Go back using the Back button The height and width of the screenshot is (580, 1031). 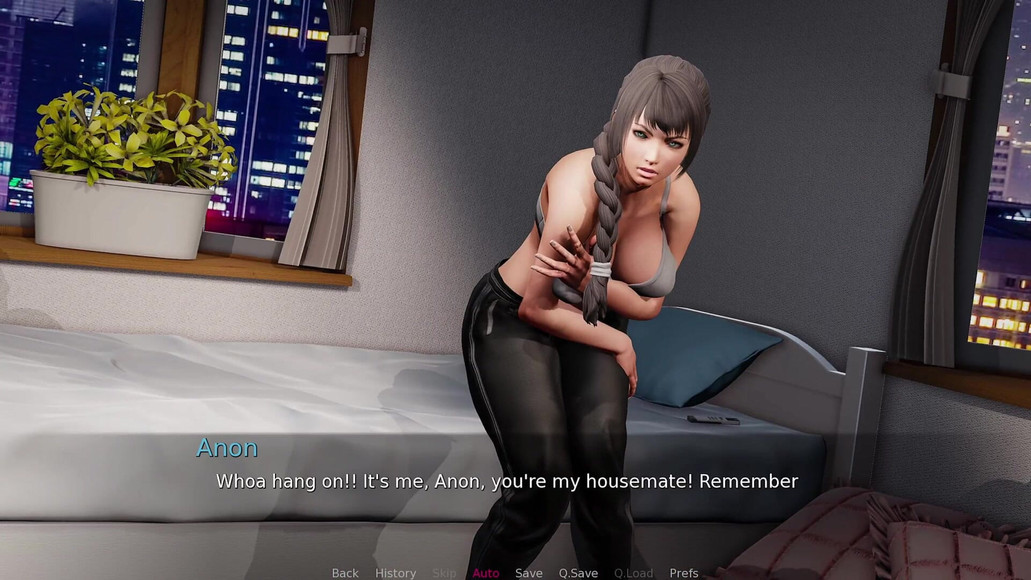click(345, 573)
